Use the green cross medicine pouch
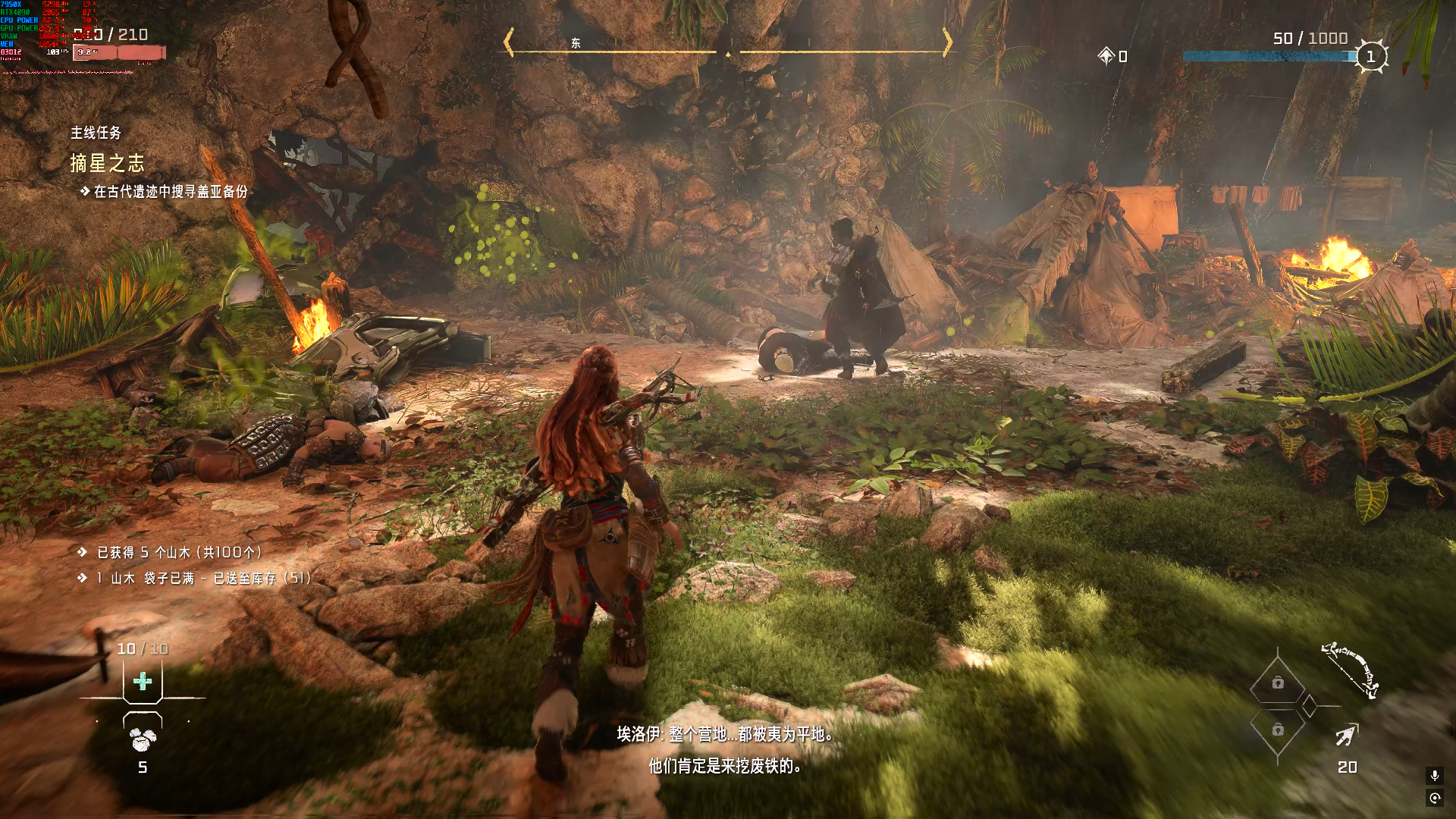 pyautogui.click(x=143, y=681)
